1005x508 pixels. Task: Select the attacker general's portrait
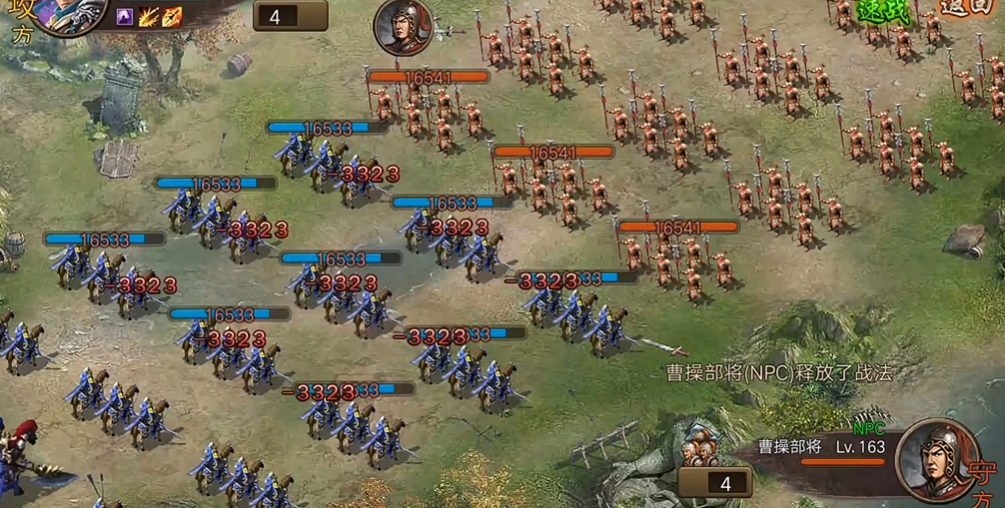72,12
